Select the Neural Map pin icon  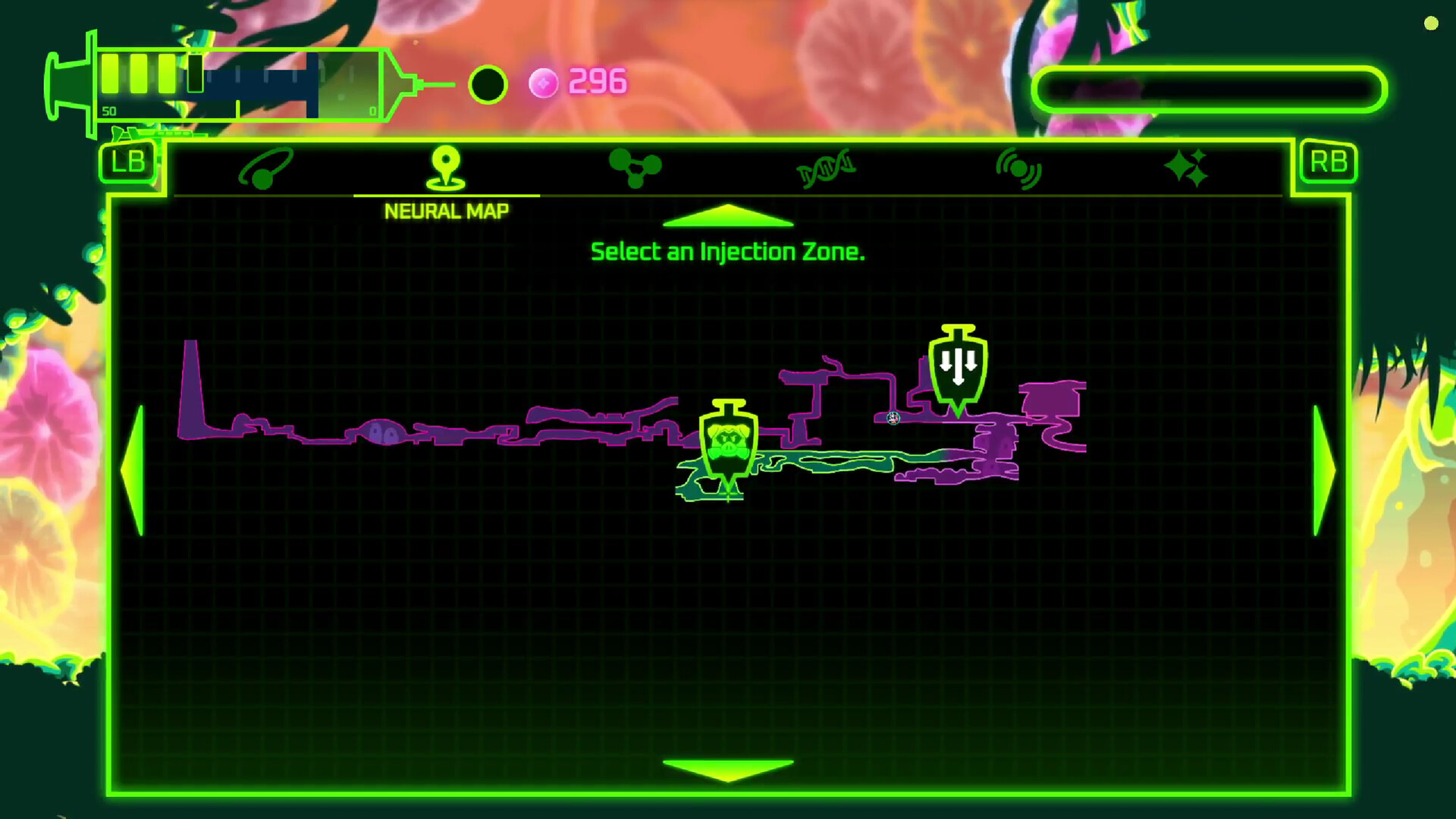tap(447, 167)
